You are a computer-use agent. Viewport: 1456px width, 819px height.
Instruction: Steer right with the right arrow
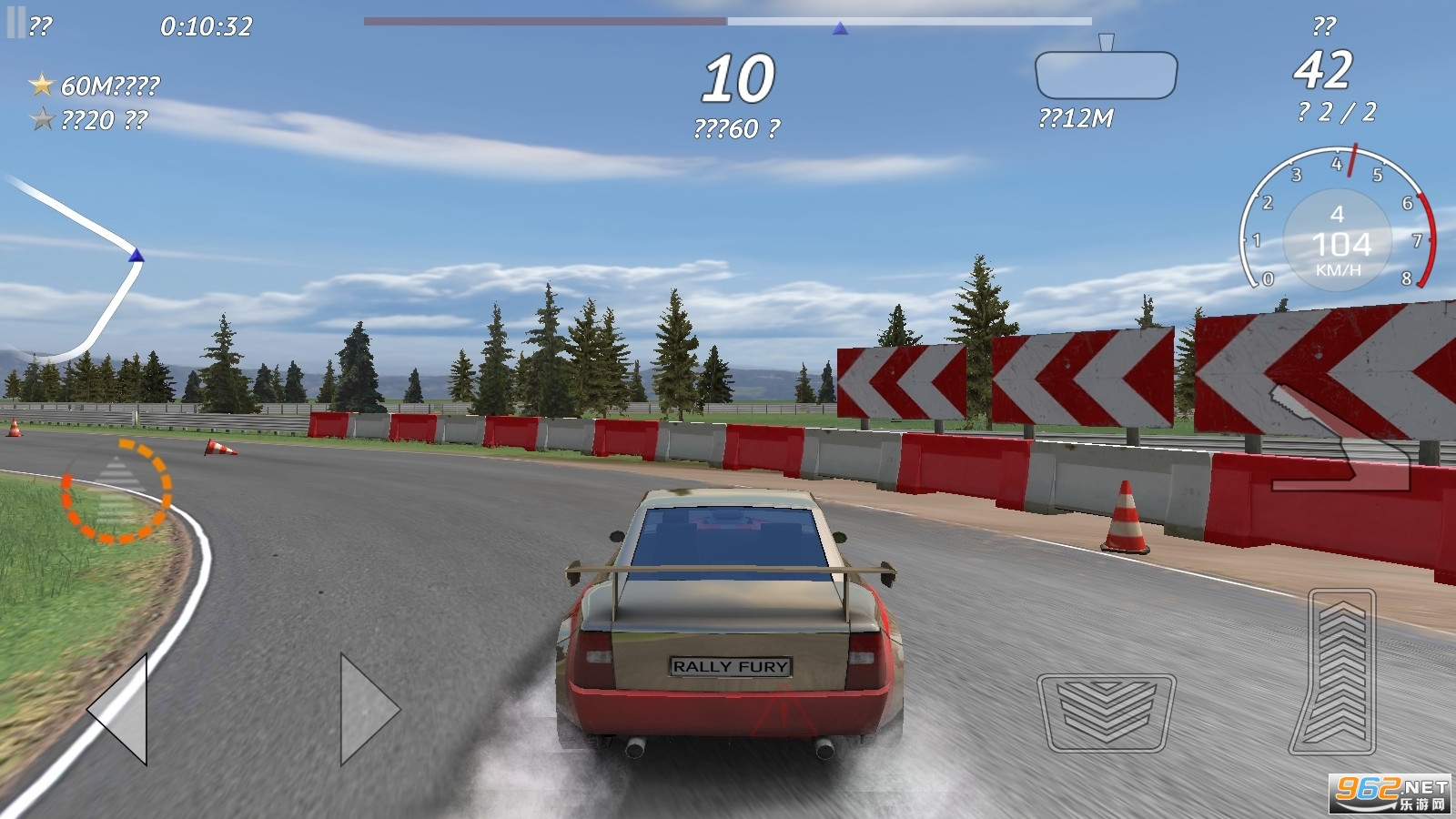[367, 708]
